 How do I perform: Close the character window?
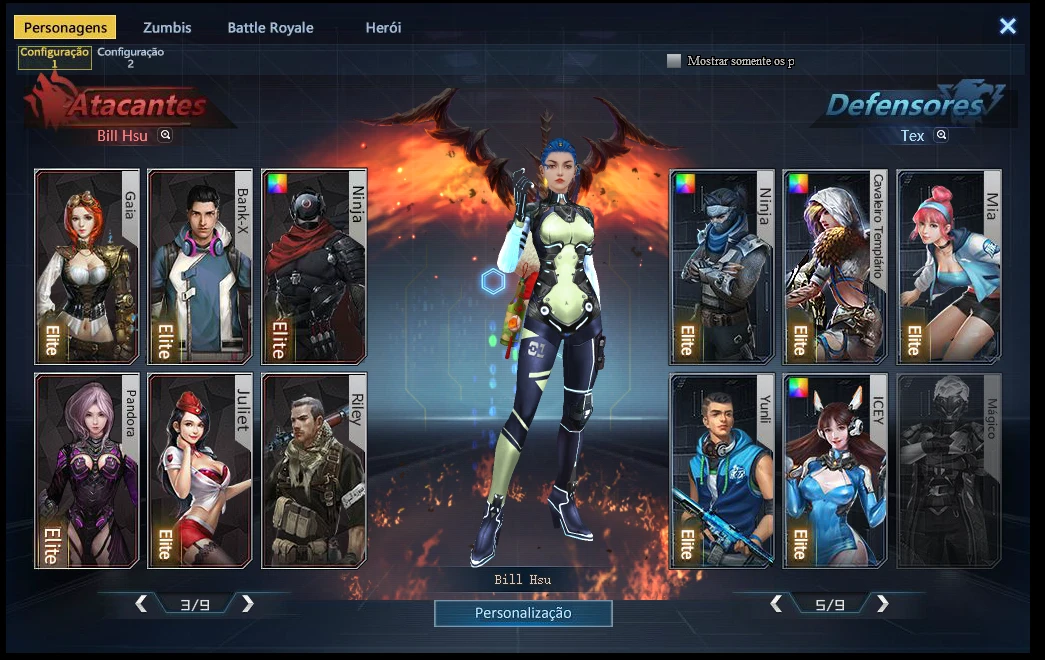[1007, 27]
